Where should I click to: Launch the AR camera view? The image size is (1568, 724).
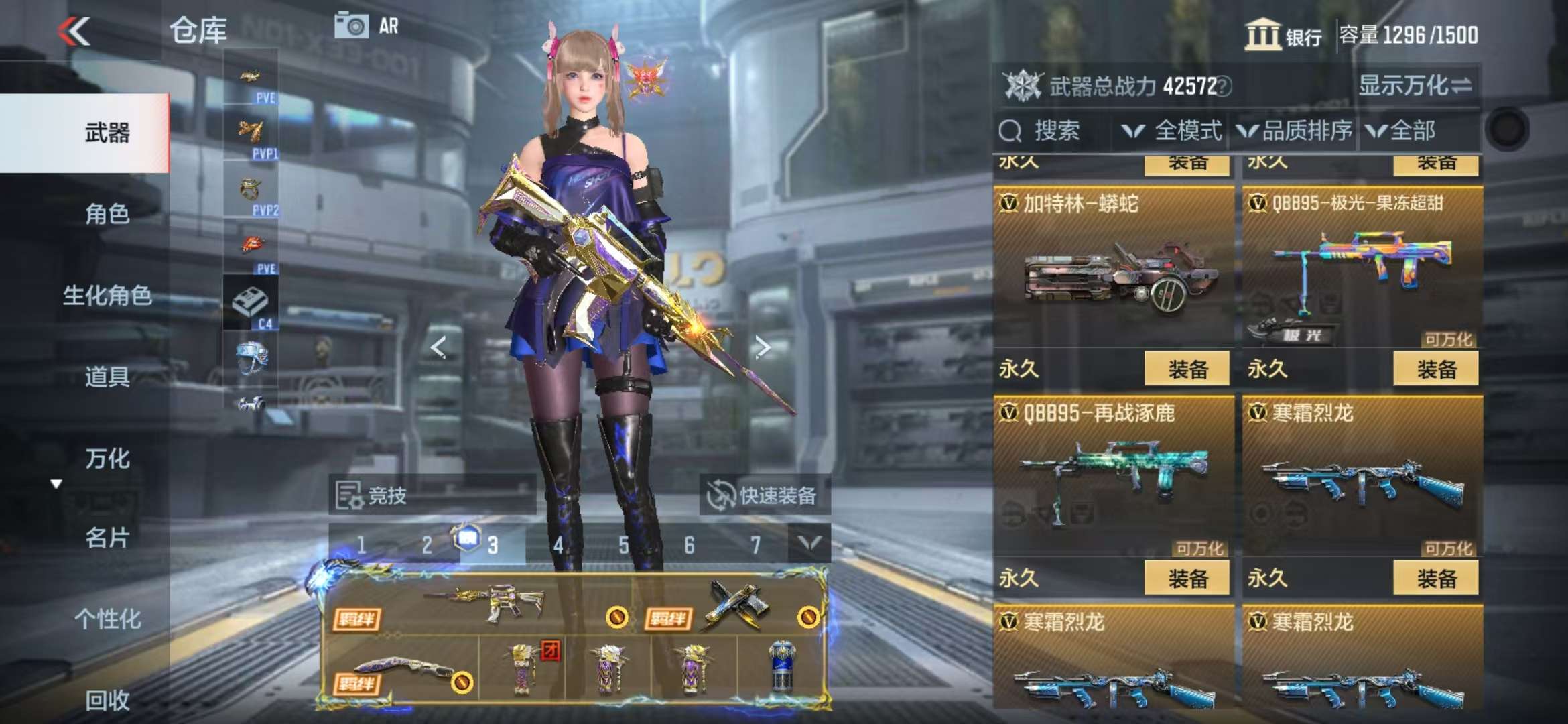coord(366,27)
